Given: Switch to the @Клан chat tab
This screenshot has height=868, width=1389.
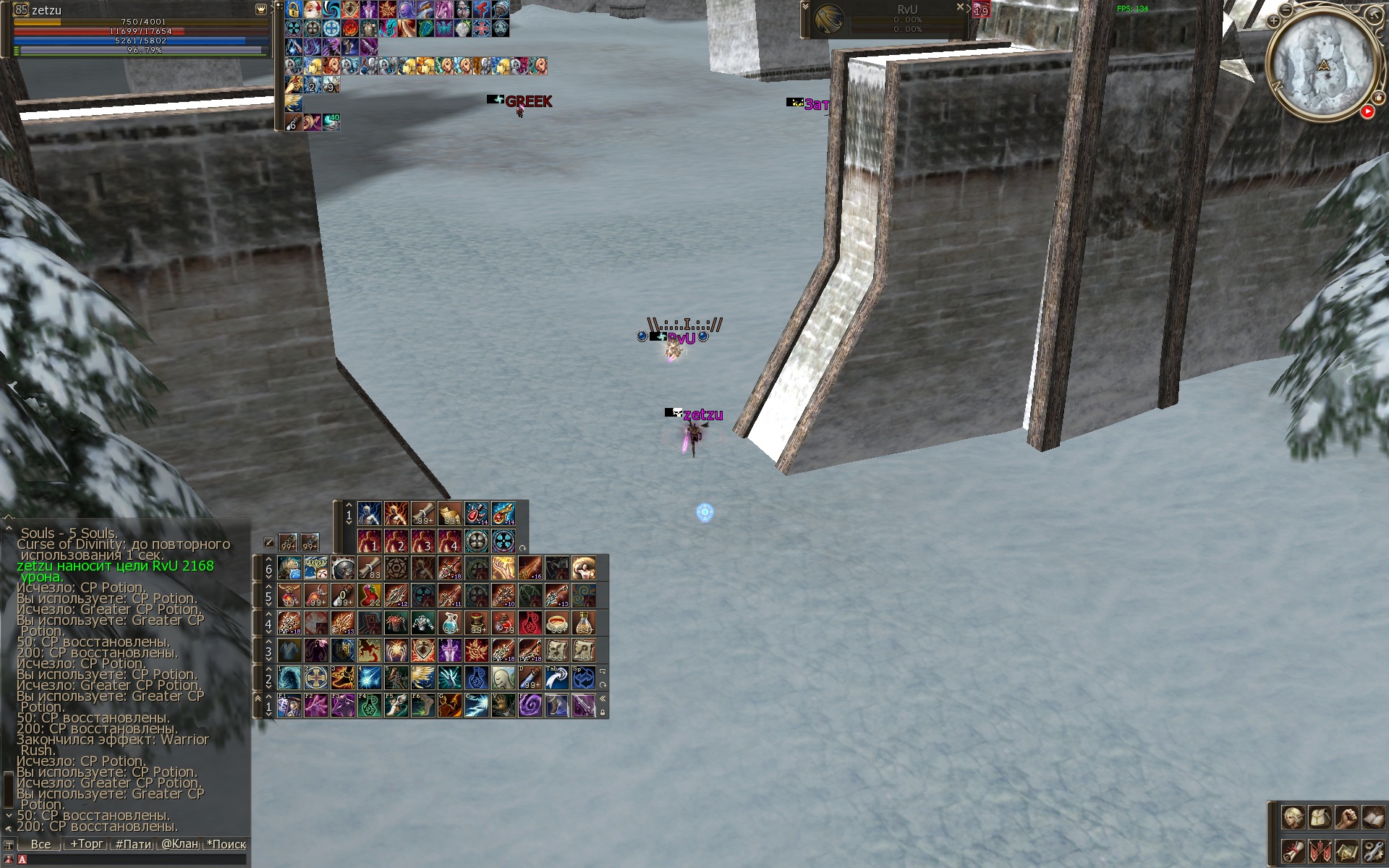Looking at the screenshot, I should (x=179, y=844).
